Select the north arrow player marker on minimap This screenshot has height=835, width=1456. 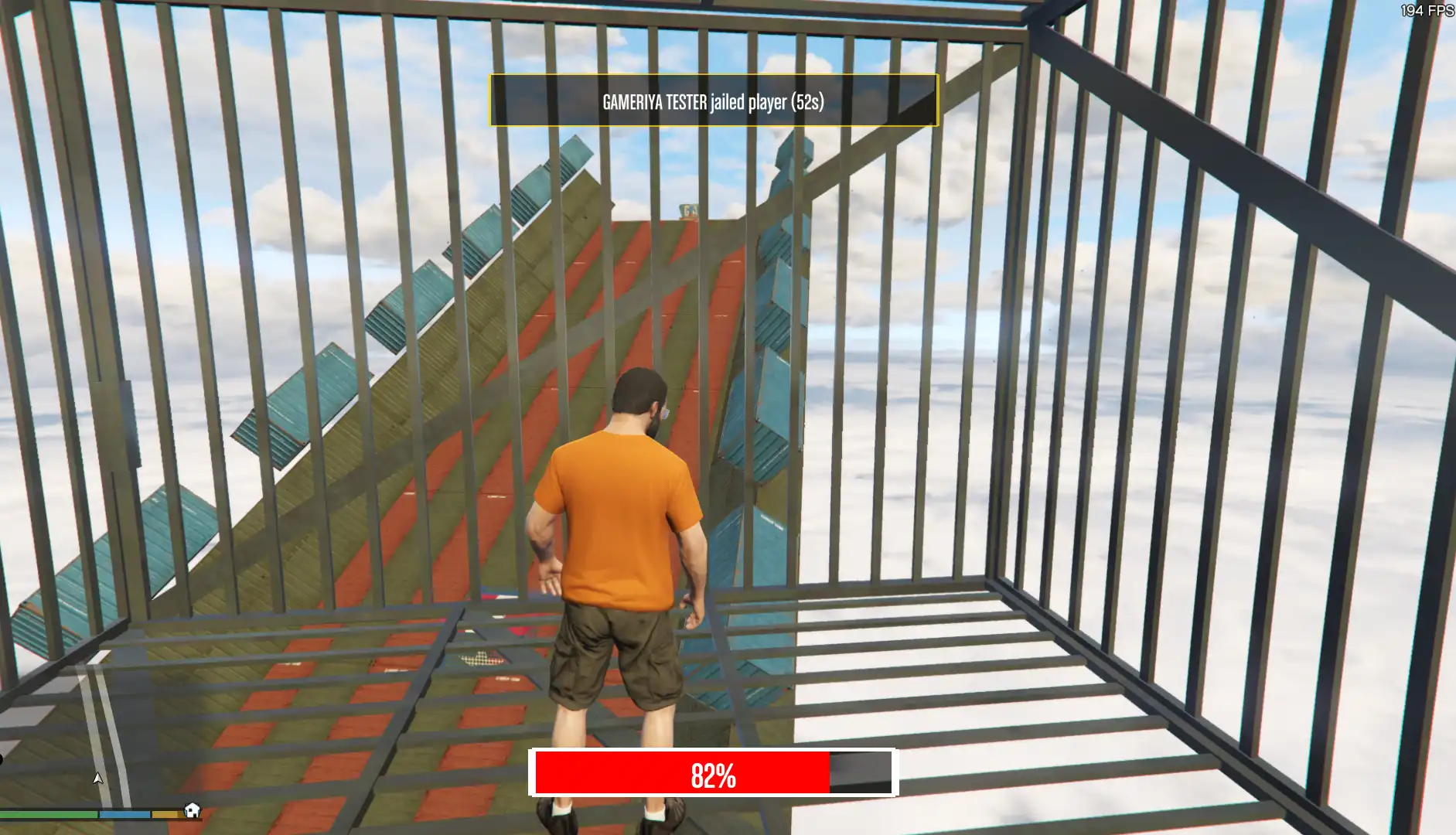point(97,779)
